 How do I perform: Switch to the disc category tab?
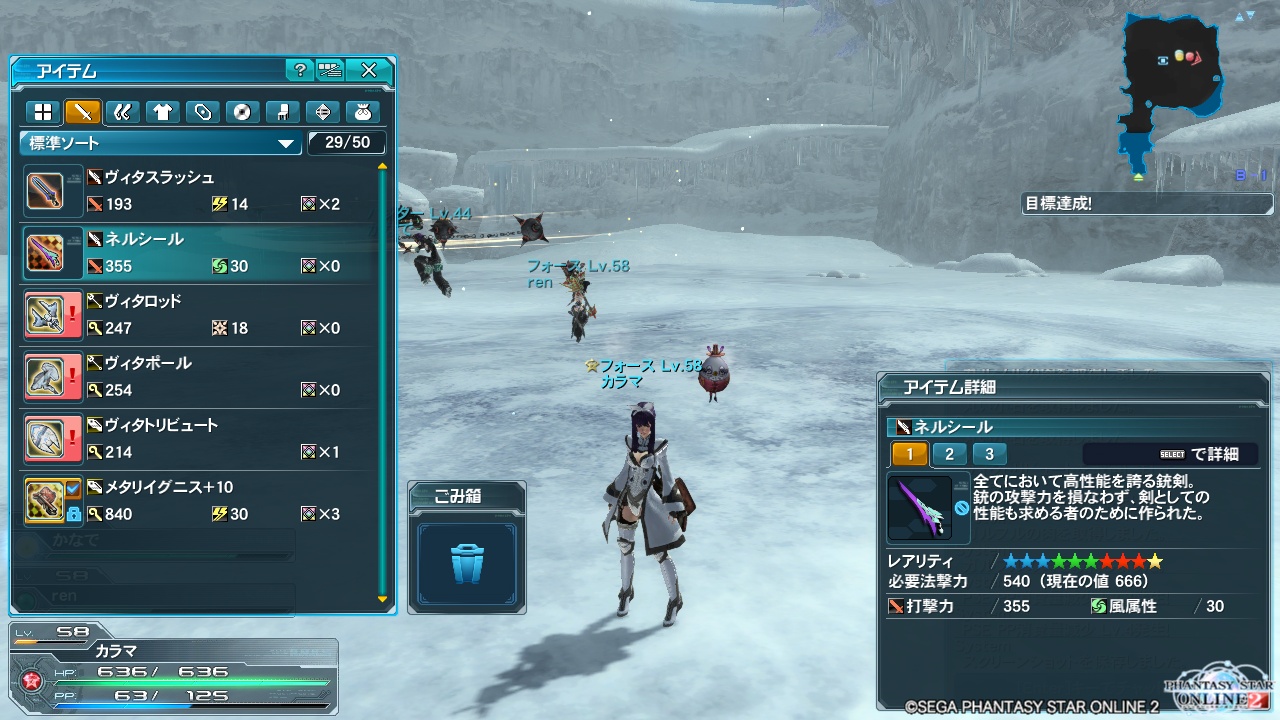coord(242,111)
